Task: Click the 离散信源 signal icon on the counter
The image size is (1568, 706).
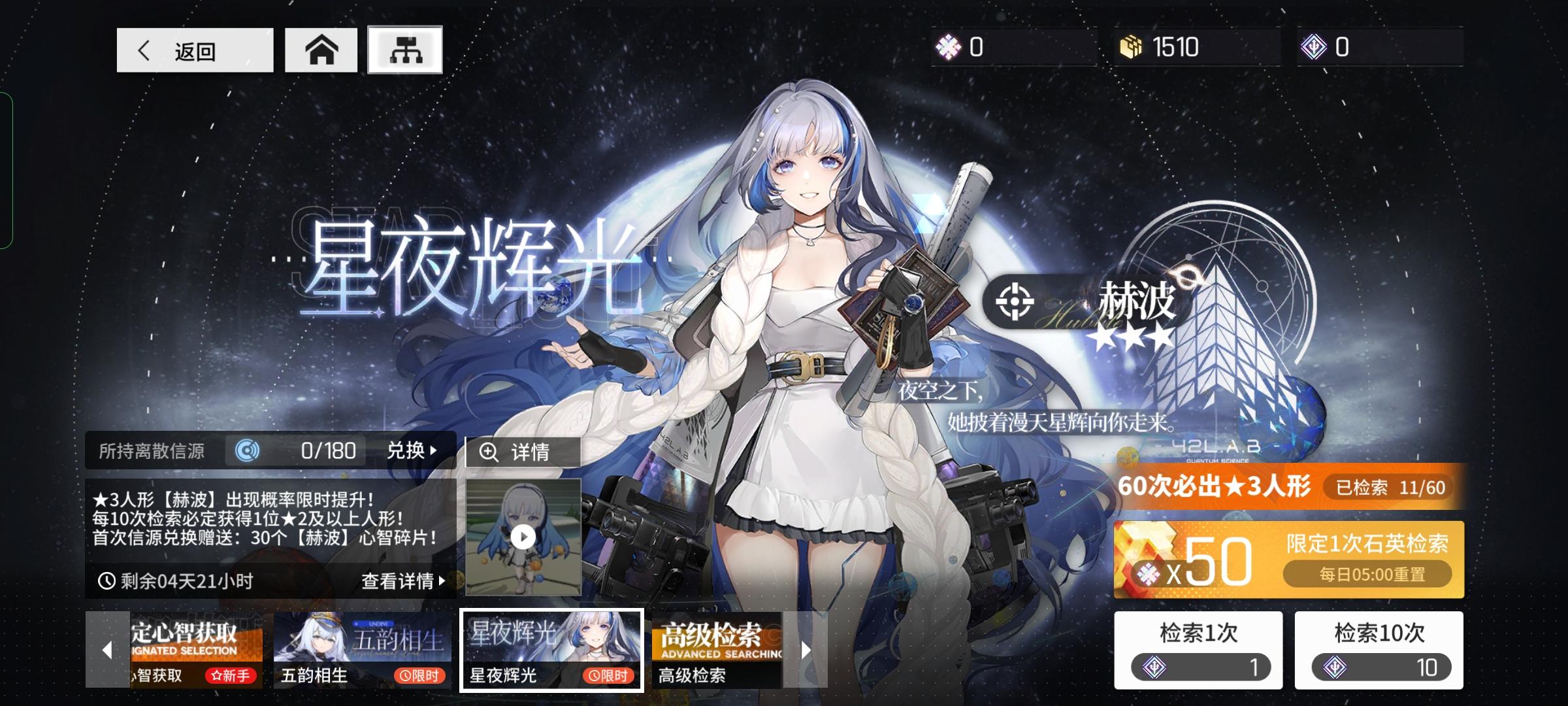Action: [246, 450]
